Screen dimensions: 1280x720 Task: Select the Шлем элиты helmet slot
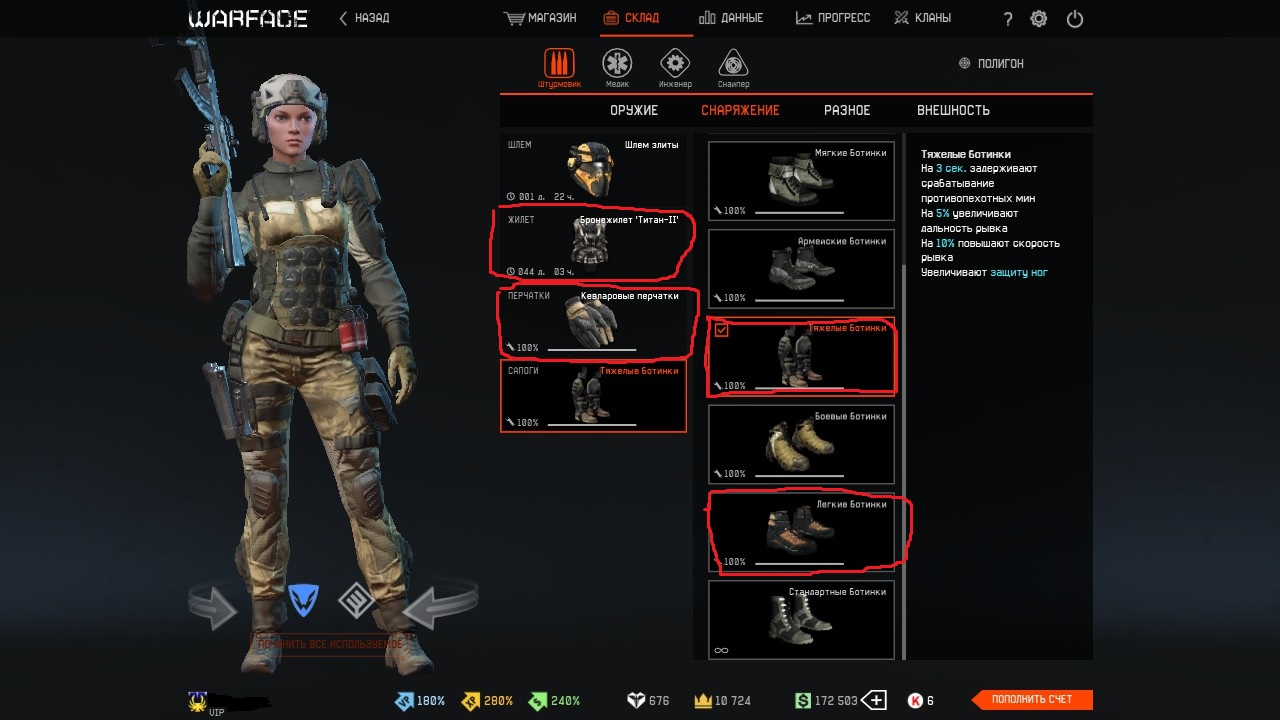593,169
